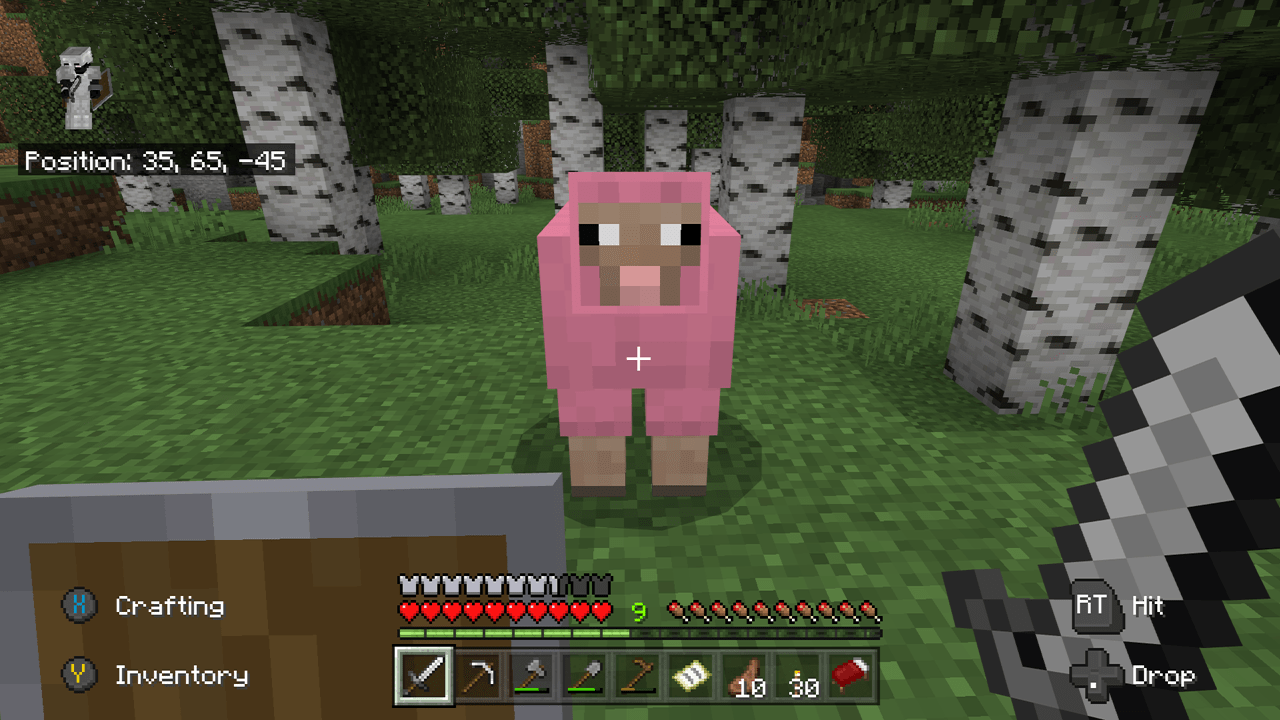Open the Inventory via the Y button
Screen dimensions: 1280x720
[x=78, y=676]
